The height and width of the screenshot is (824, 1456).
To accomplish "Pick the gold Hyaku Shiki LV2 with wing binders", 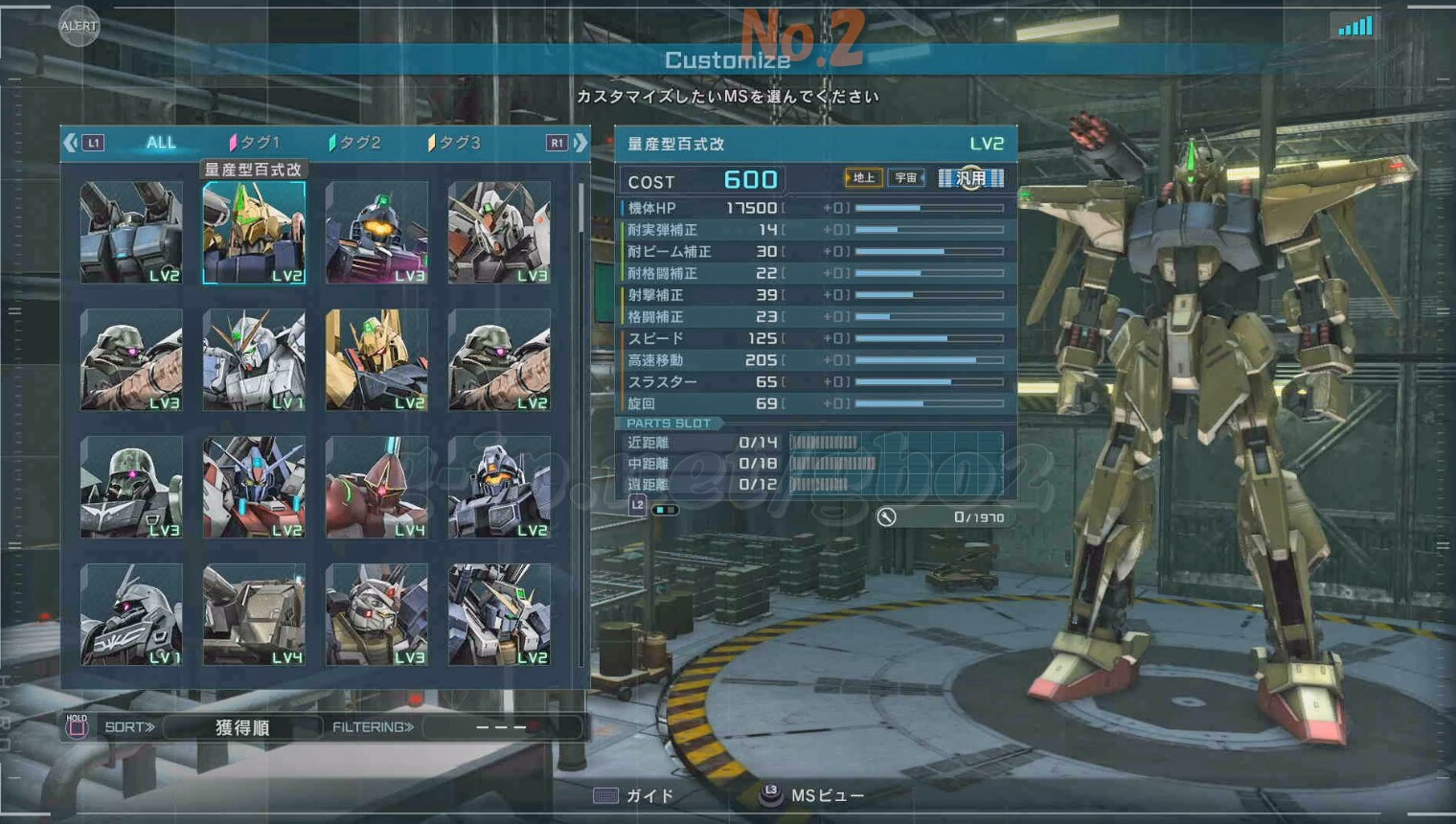I will click(x=376, y=360).
